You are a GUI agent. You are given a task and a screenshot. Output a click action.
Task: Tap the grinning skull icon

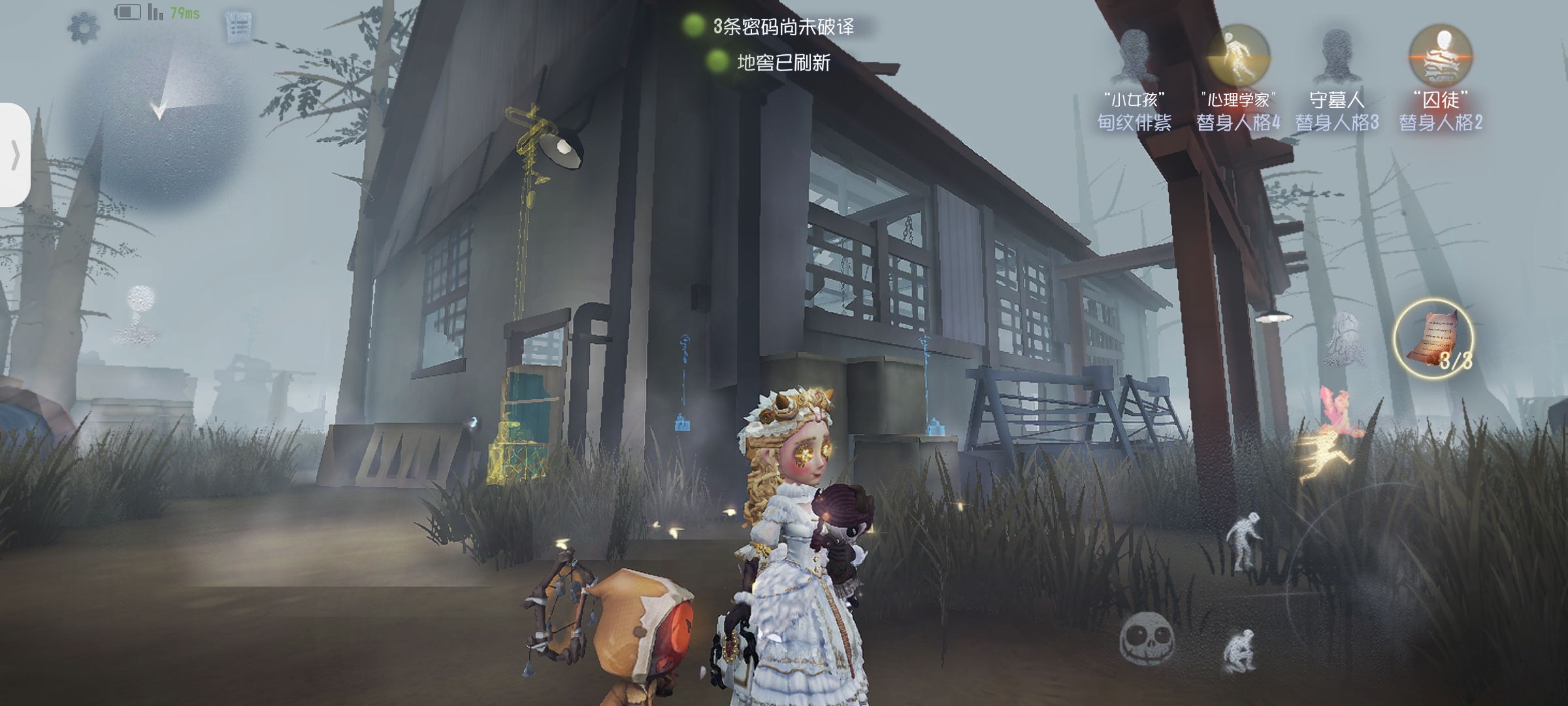coord(1147,637)
